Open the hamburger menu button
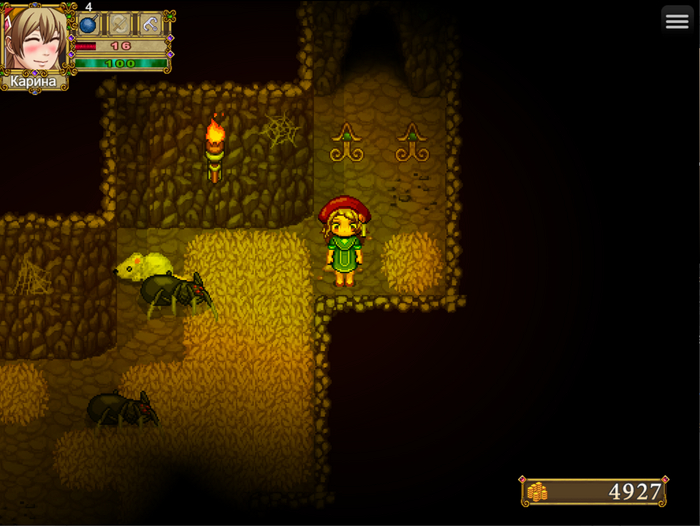Viewport: 700px width, 526px height. pyautogui.click(x=677, y=22)
